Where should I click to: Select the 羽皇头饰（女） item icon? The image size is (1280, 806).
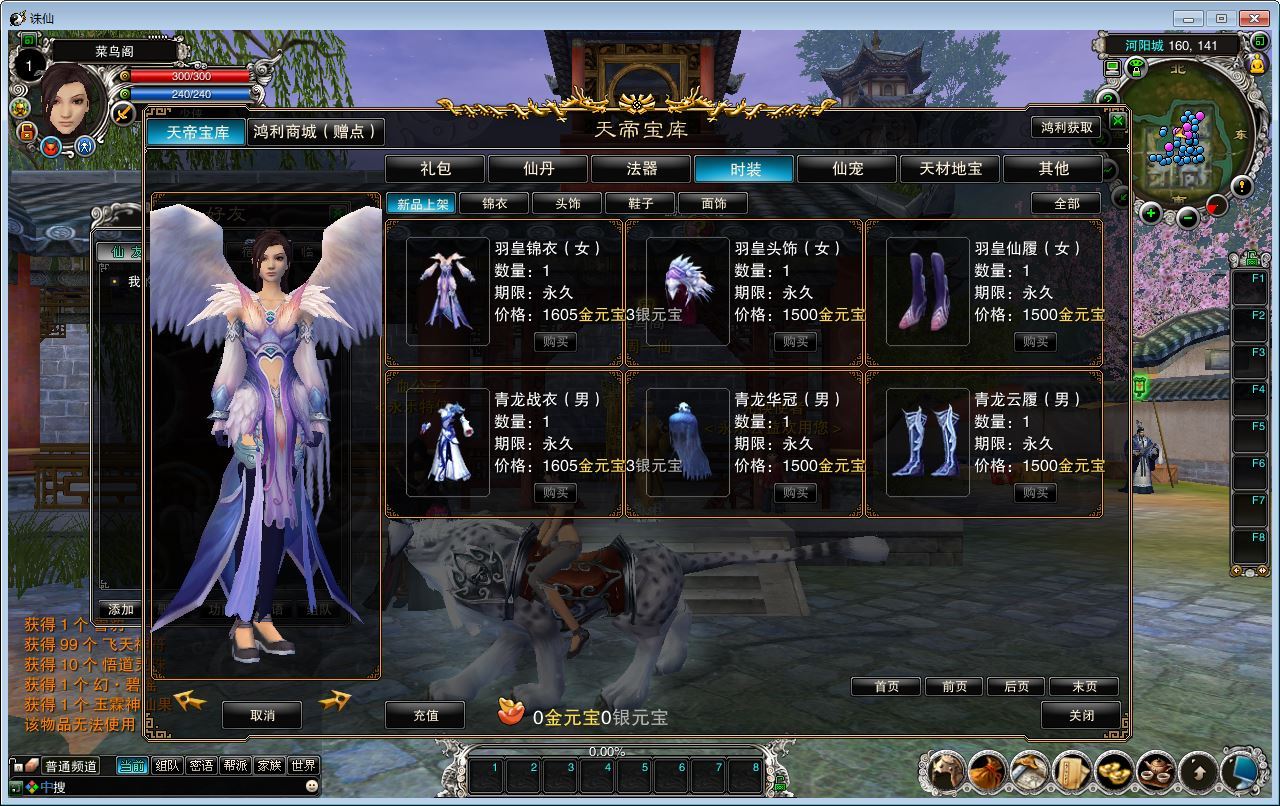pos(688,290)
